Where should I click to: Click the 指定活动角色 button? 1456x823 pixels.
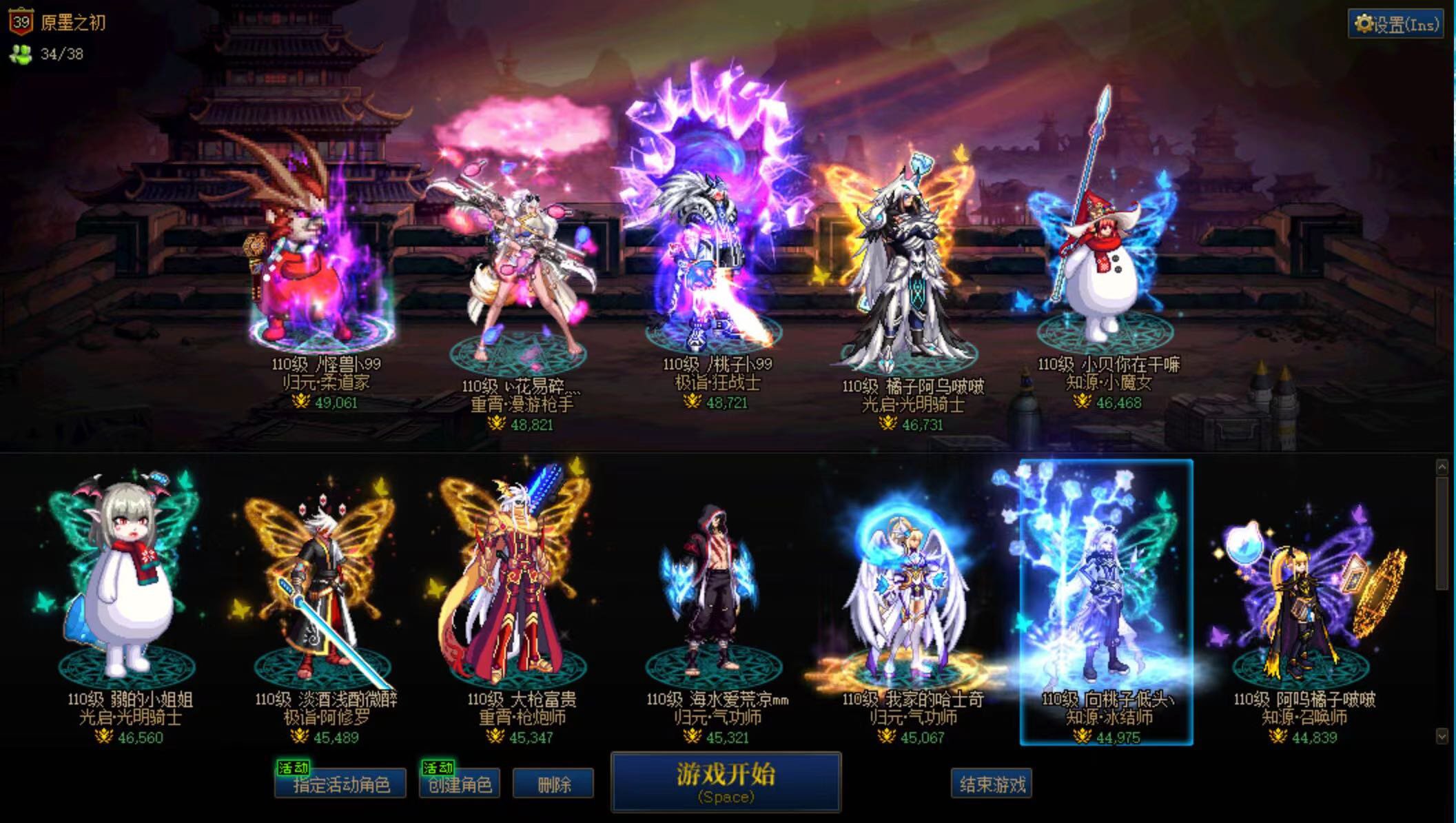[340, 784]
